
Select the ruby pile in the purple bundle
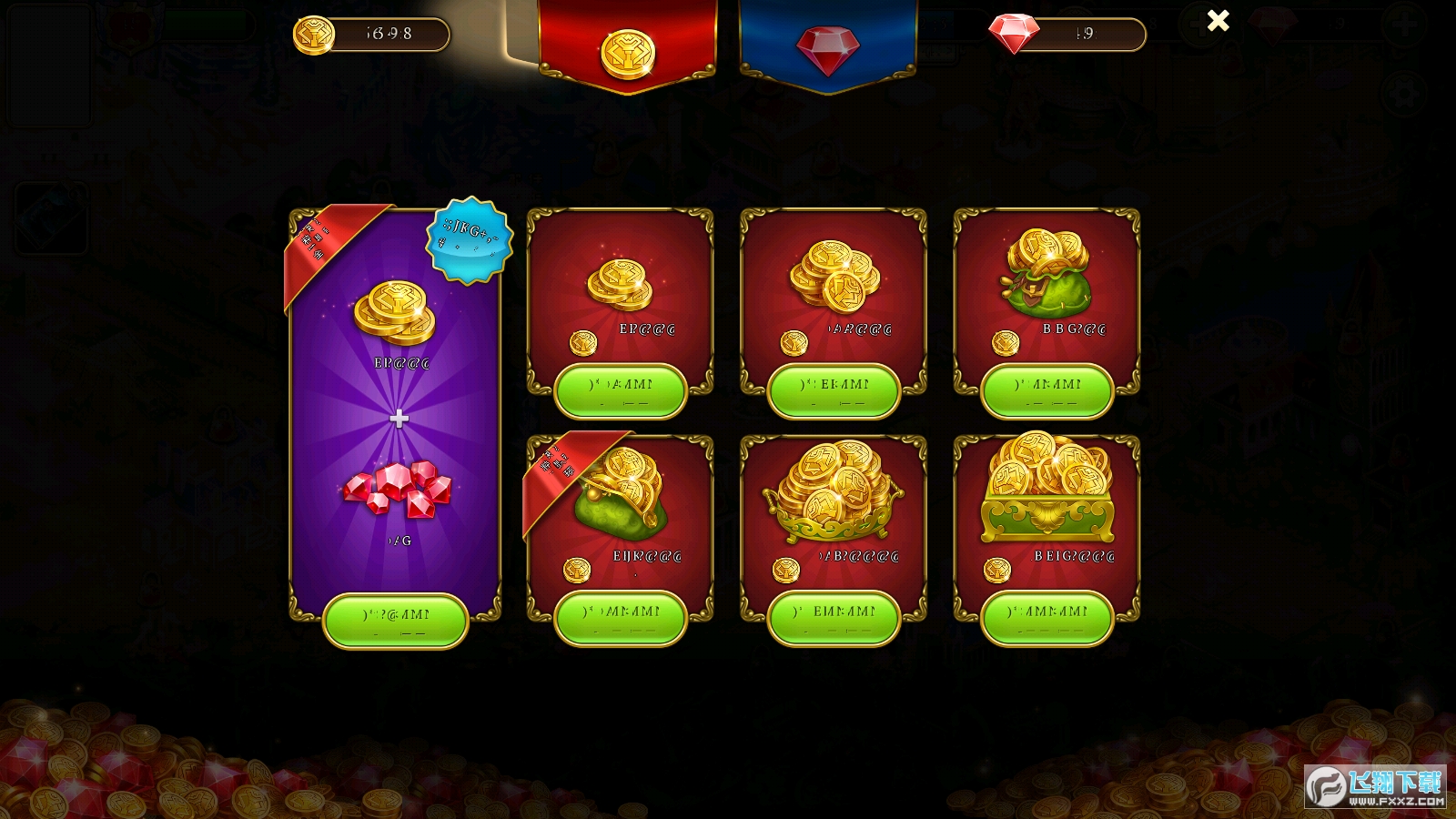398,489
